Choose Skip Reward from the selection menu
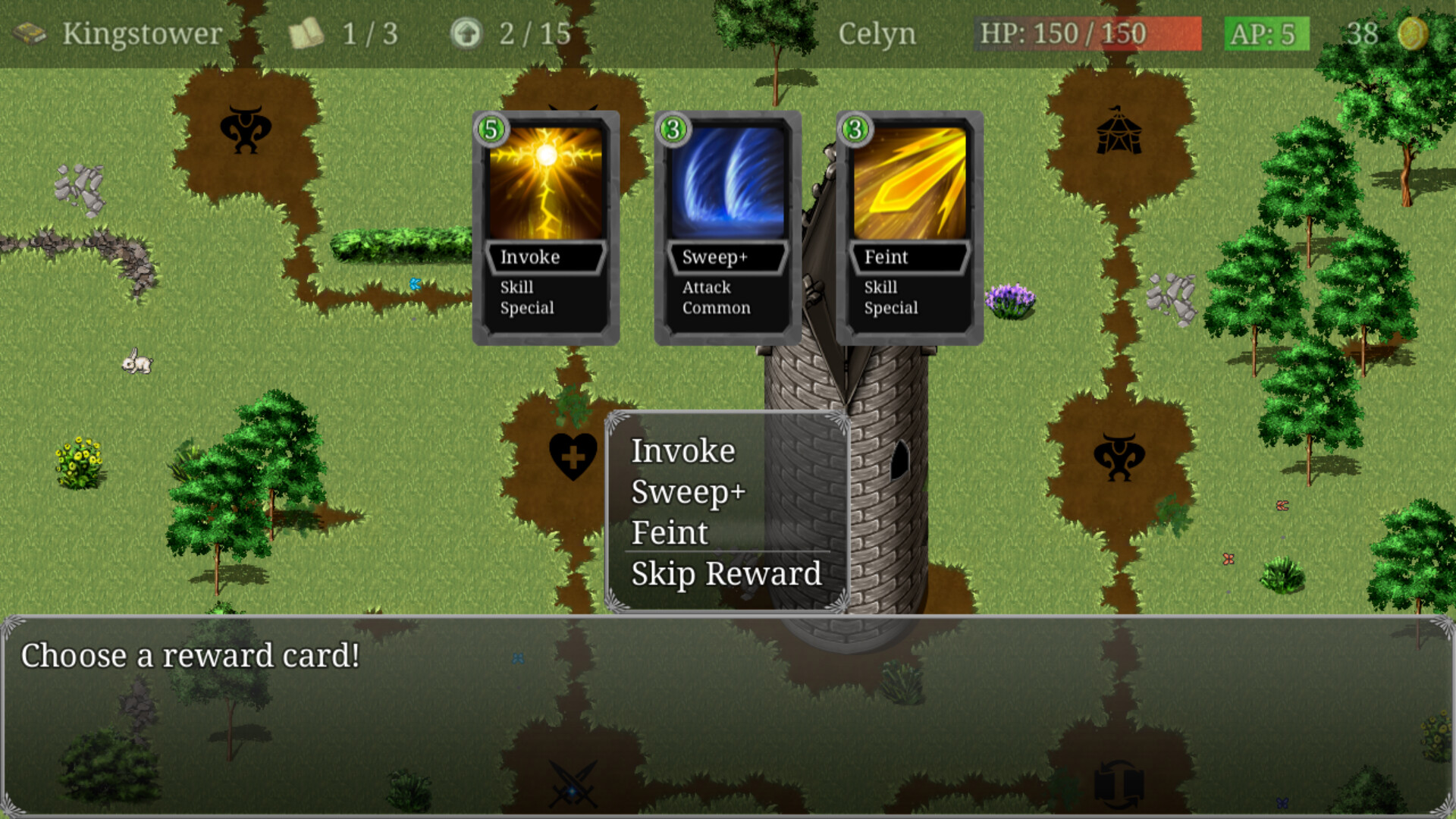This screenshot has width=1456, height=819. (x=724, y=574)
